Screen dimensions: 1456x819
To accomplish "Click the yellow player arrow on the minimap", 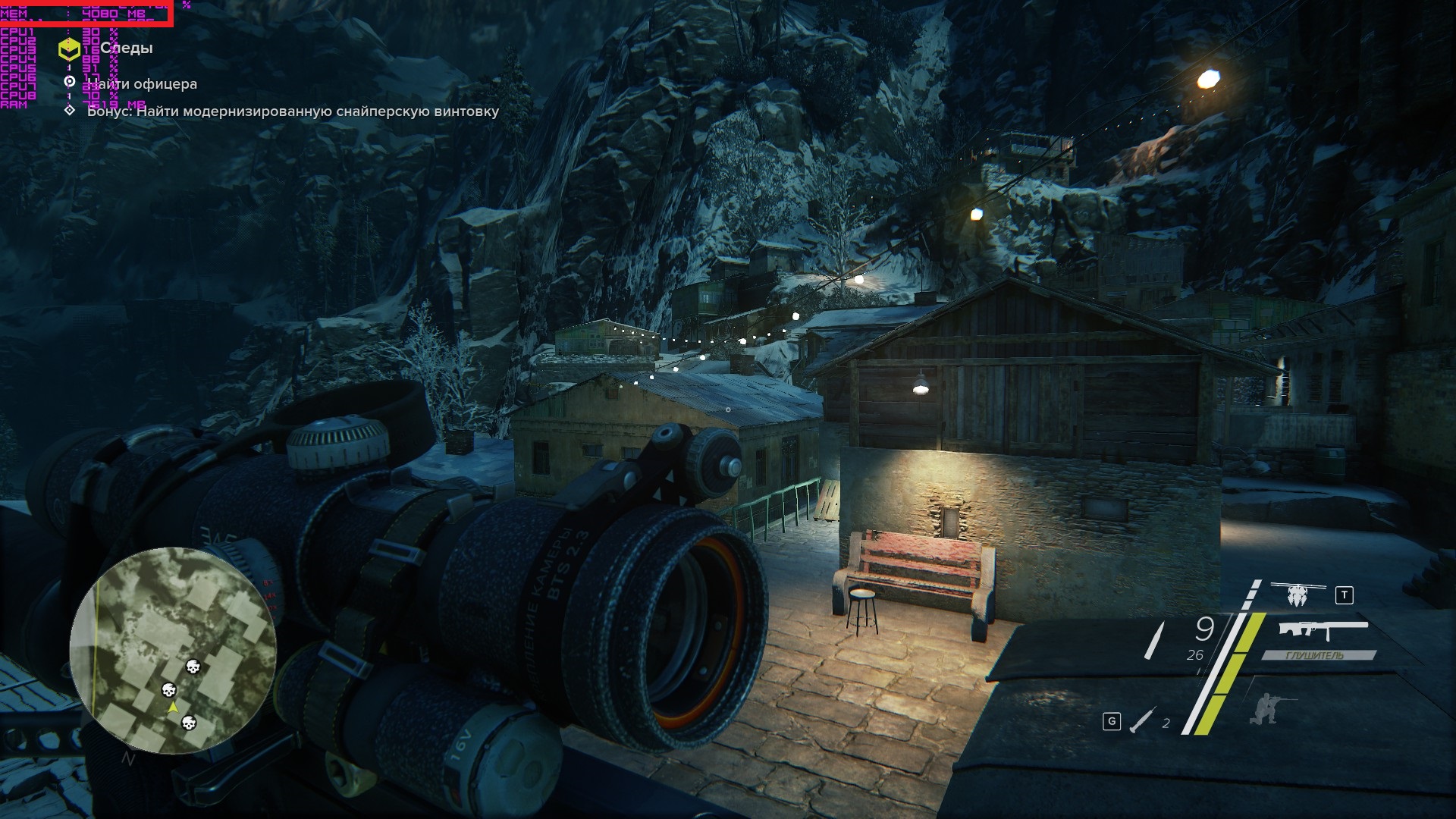I will (x=173, y=707).
